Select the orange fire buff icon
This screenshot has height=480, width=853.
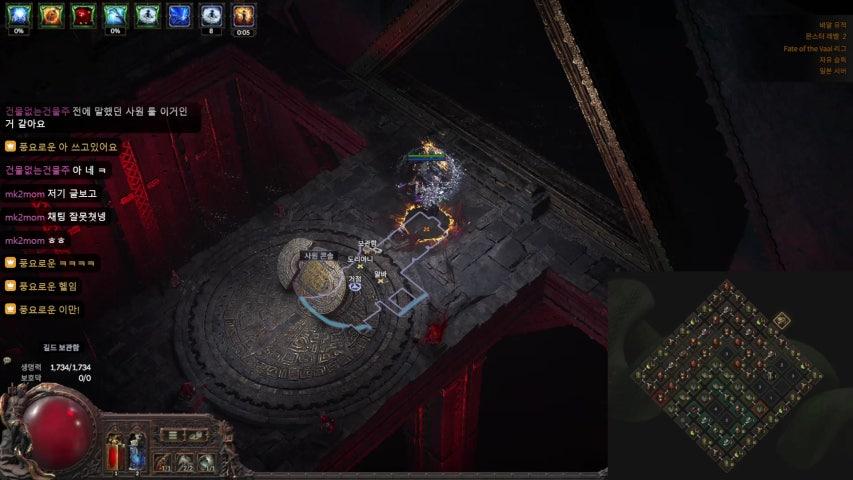pyautogui.click(x=51, y=15)
